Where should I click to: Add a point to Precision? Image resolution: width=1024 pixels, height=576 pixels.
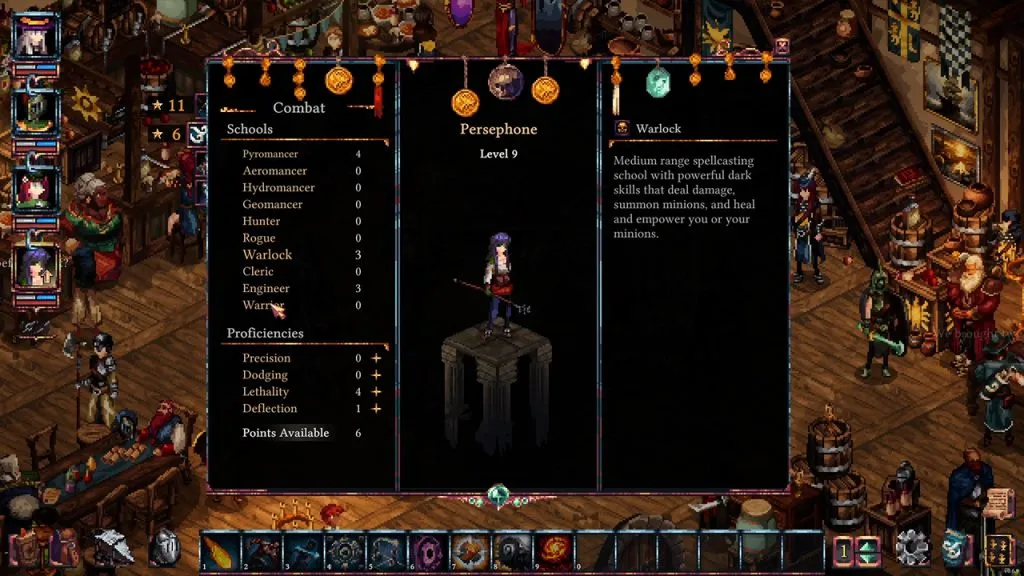377,358
